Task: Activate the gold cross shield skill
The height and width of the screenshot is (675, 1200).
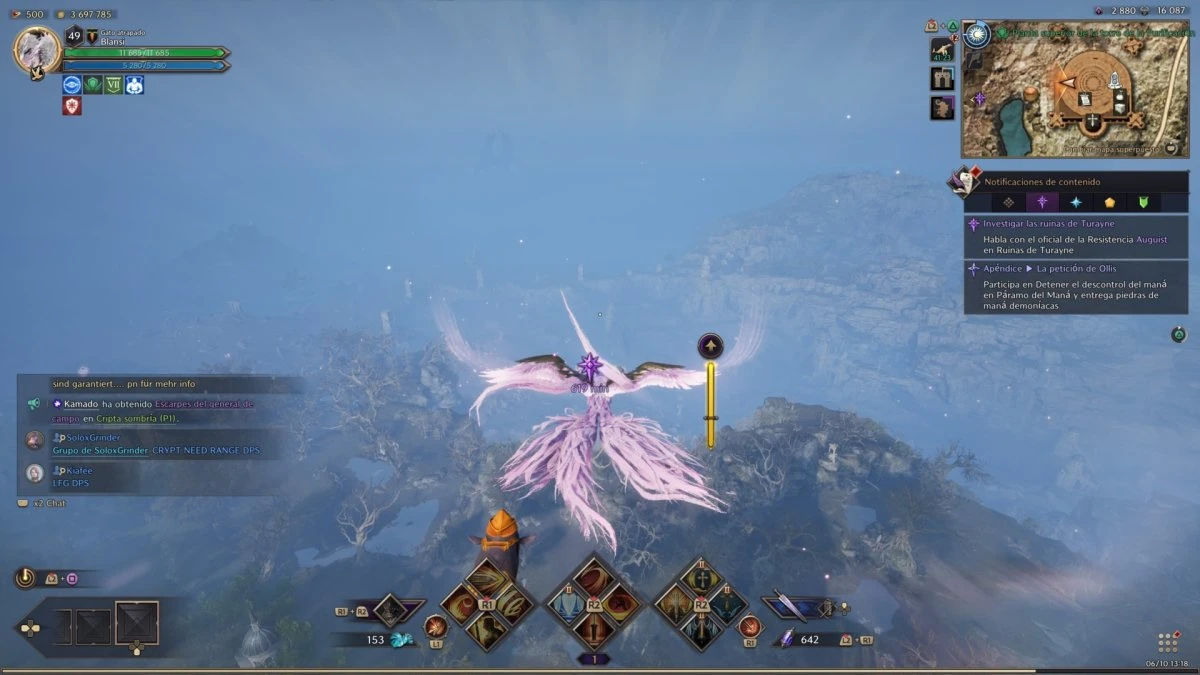Action: (701, 578)
